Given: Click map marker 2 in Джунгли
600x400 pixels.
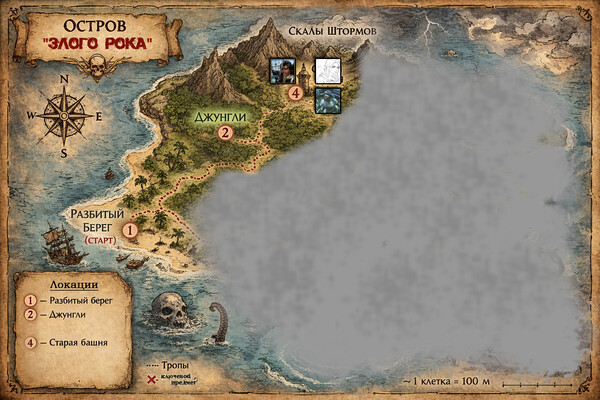Looking at the screenshot, I should point(225,131).
